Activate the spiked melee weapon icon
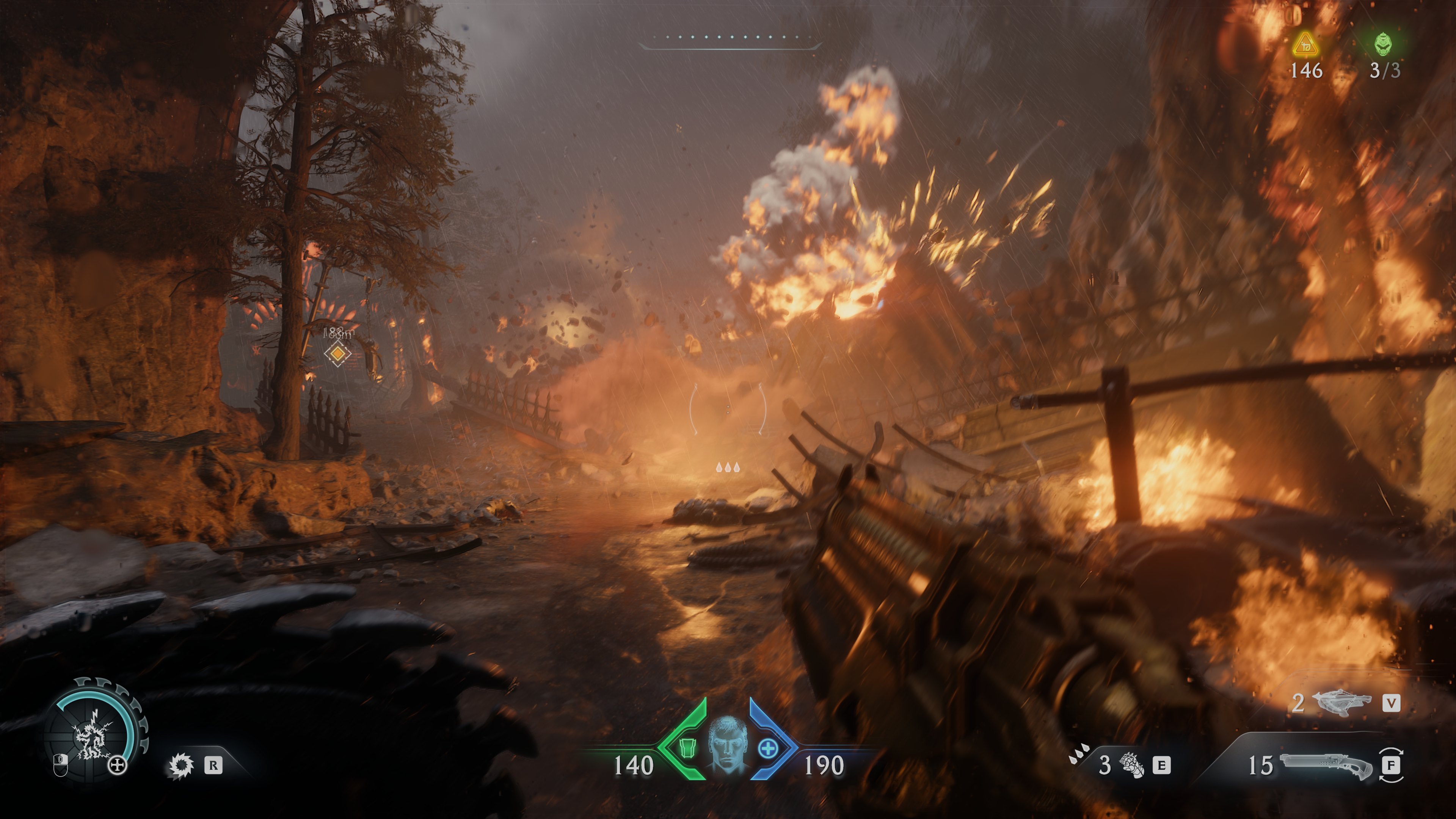This screenshot has width=1456, height=819. (182, 765)
